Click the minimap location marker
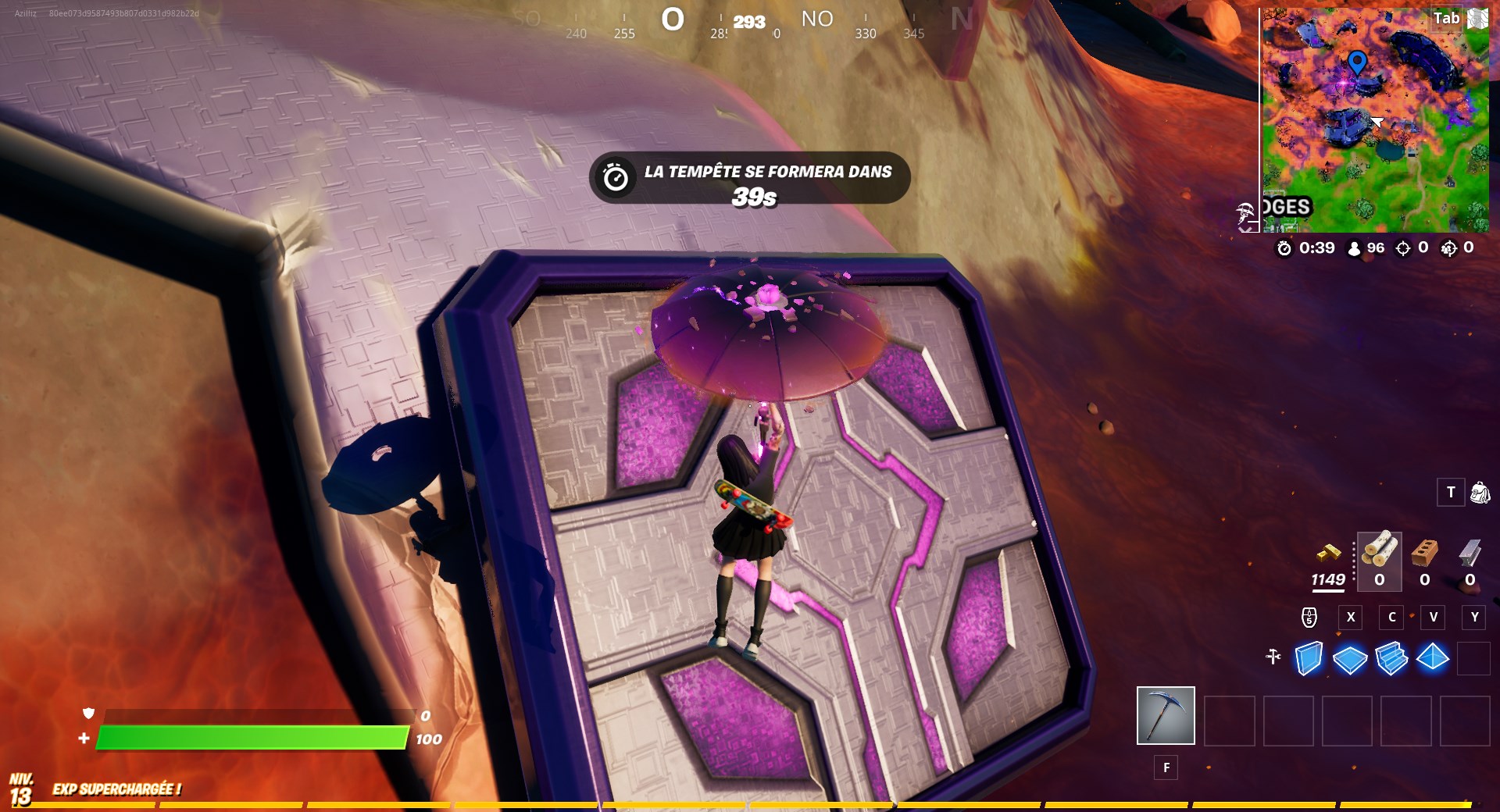 click(x=1357, y=60)
